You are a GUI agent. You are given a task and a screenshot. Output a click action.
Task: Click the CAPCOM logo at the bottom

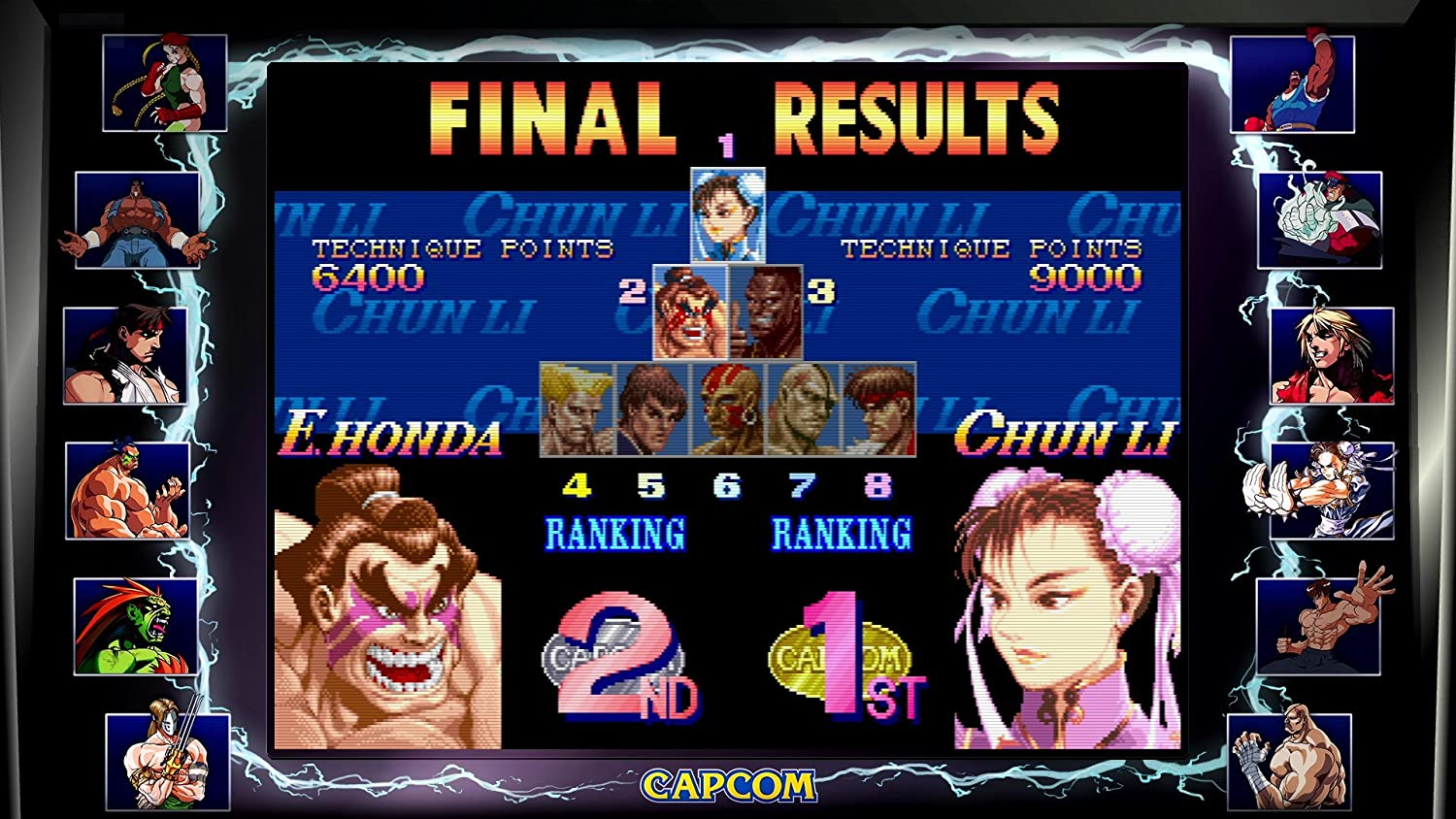729,782
